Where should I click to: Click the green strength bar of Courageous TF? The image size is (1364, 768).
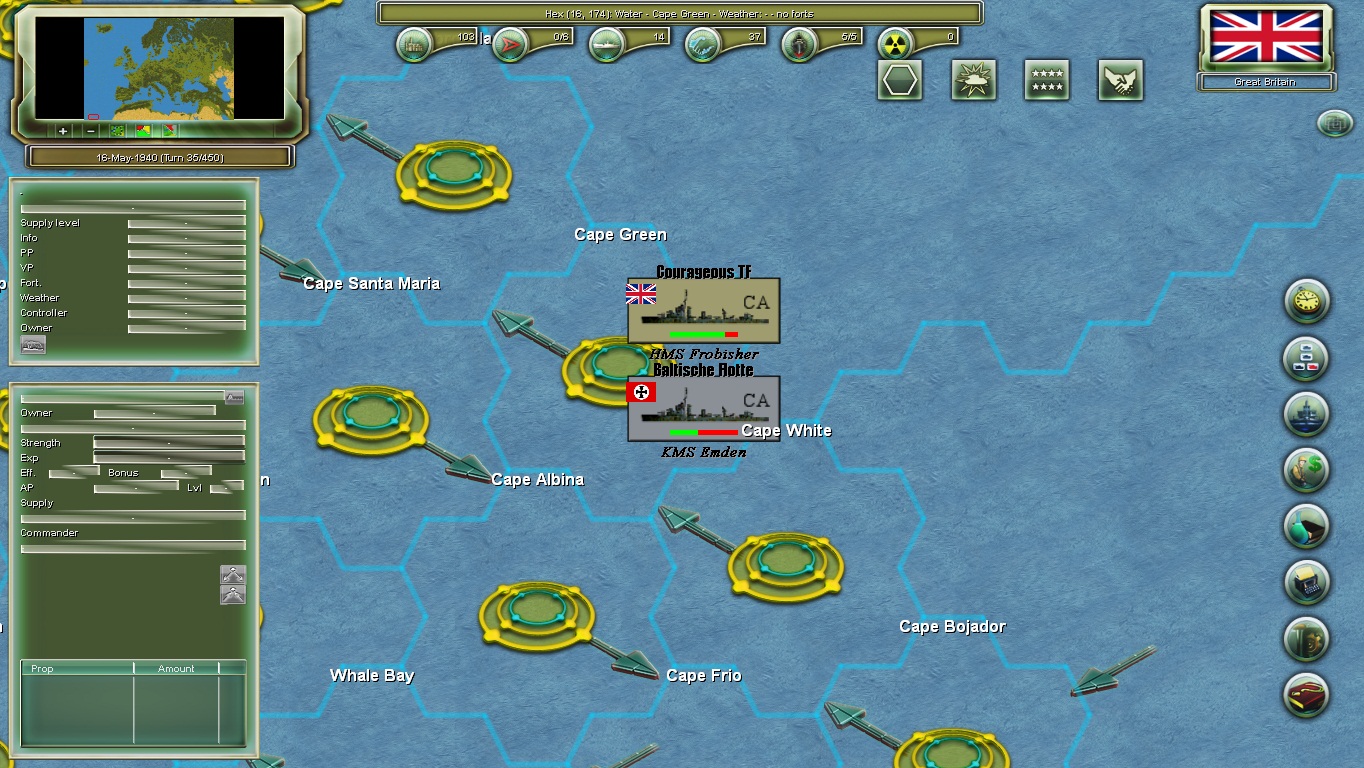(698, 335)
